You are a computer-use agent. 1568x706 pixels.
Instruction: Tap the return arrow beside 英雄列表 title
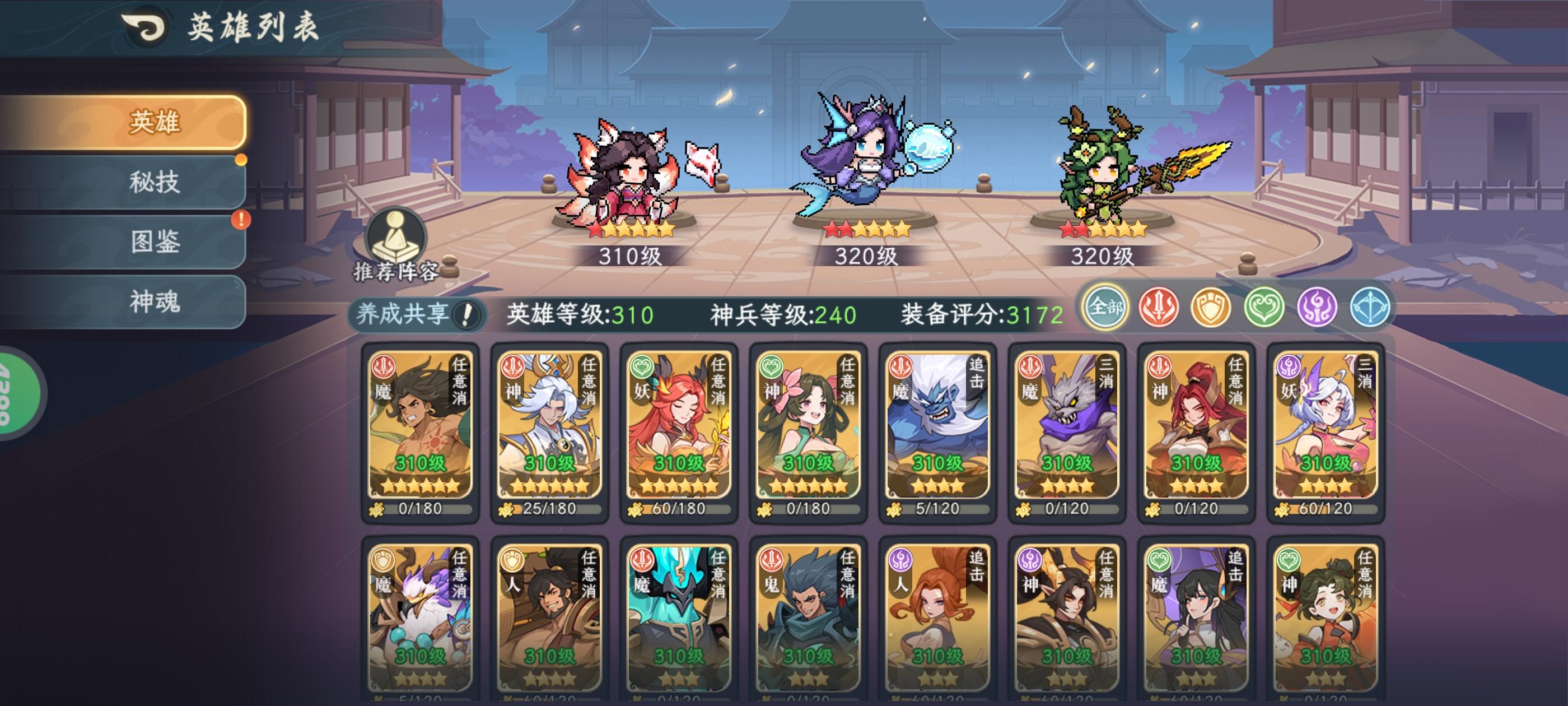pos(144,27)
